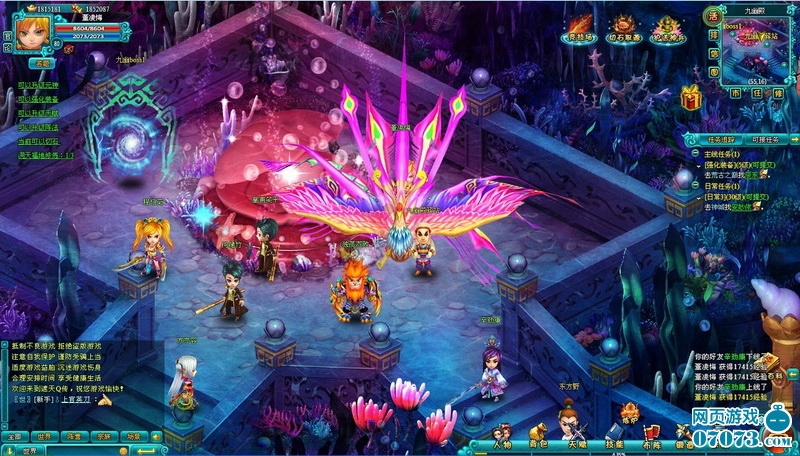This screenshot has height=456, width=800.
Task: Select the 世界 world chat channel tab
Action: (x=43, y=436)
